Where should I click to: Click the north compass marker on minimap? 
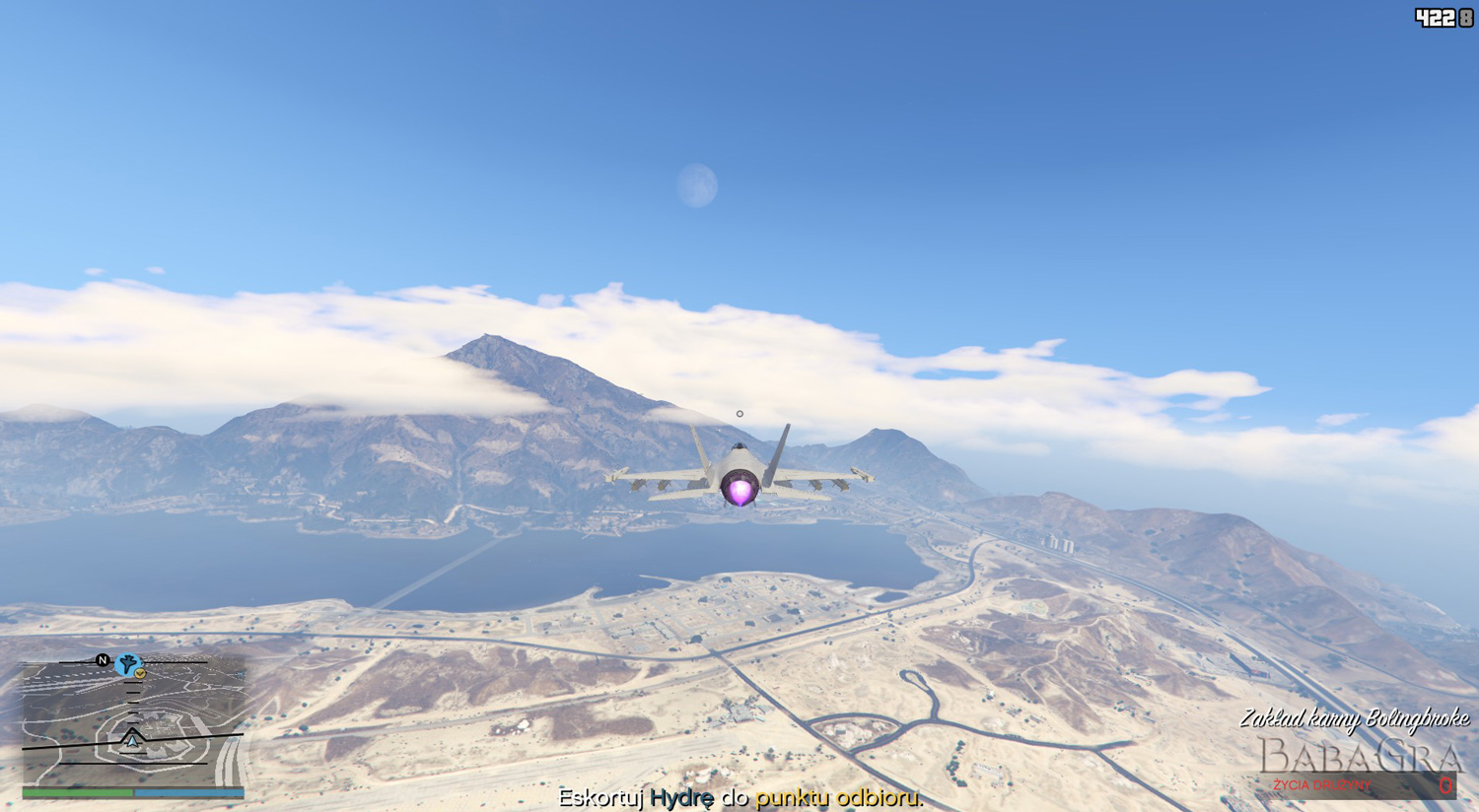[x=103, y=660]
